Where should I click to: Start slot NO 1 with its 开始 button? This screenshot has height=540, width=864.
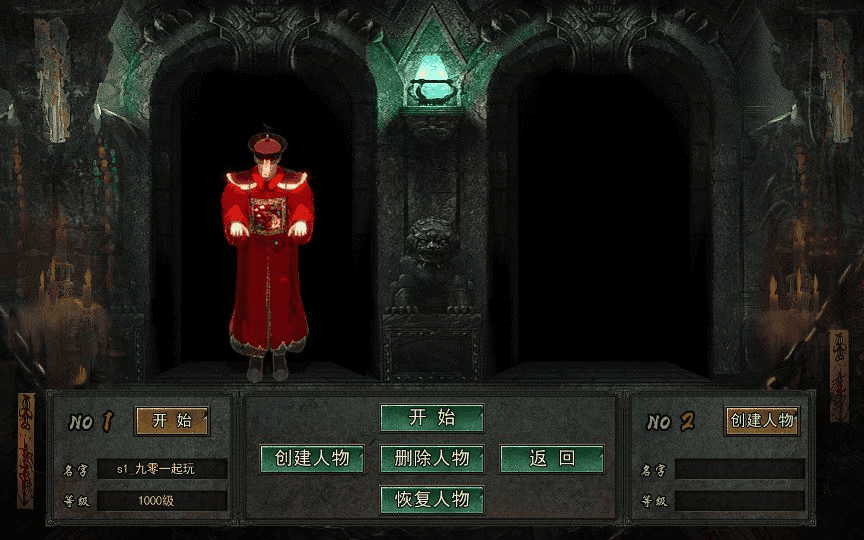(172, 421)
